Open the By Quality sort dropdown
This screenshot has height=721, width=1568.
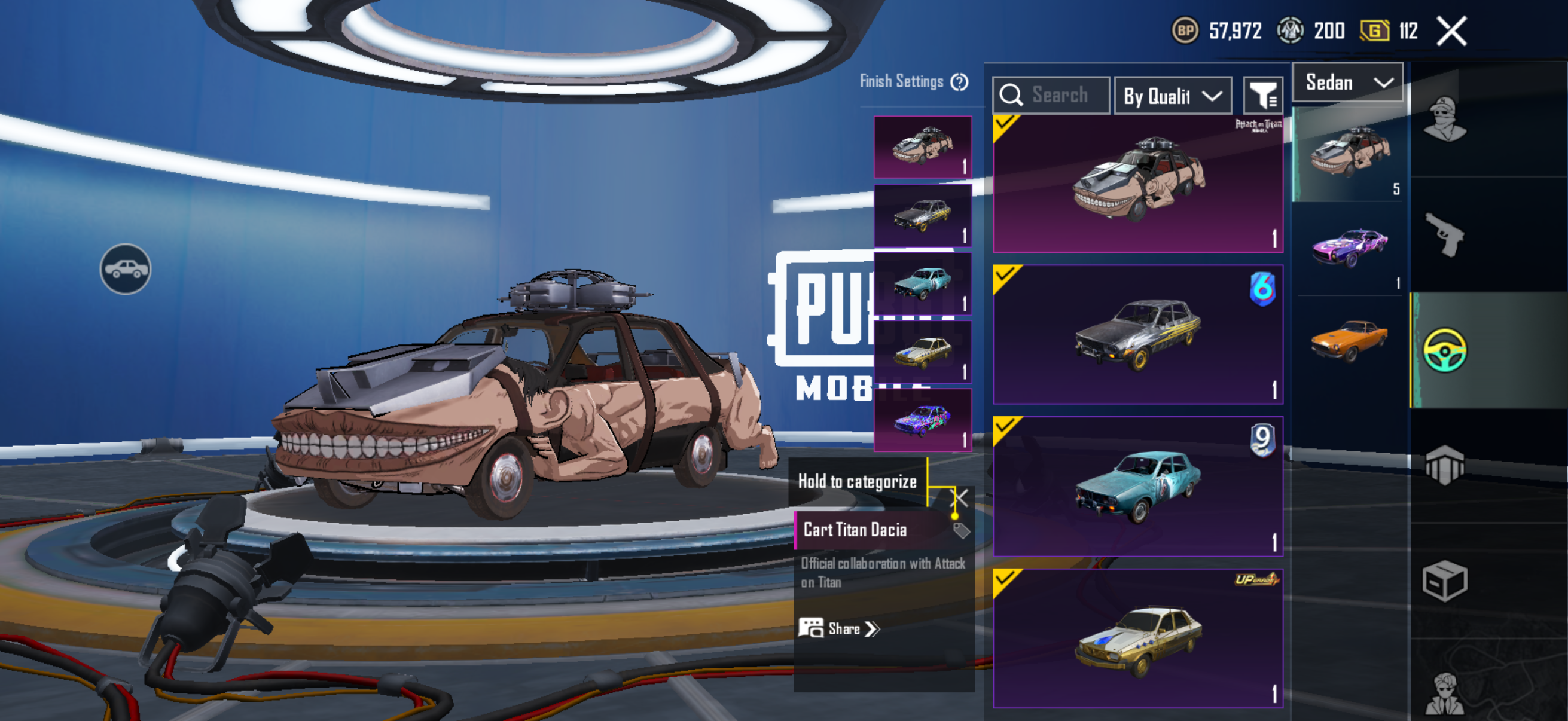pyautogui.click(x=1172, y=96)
